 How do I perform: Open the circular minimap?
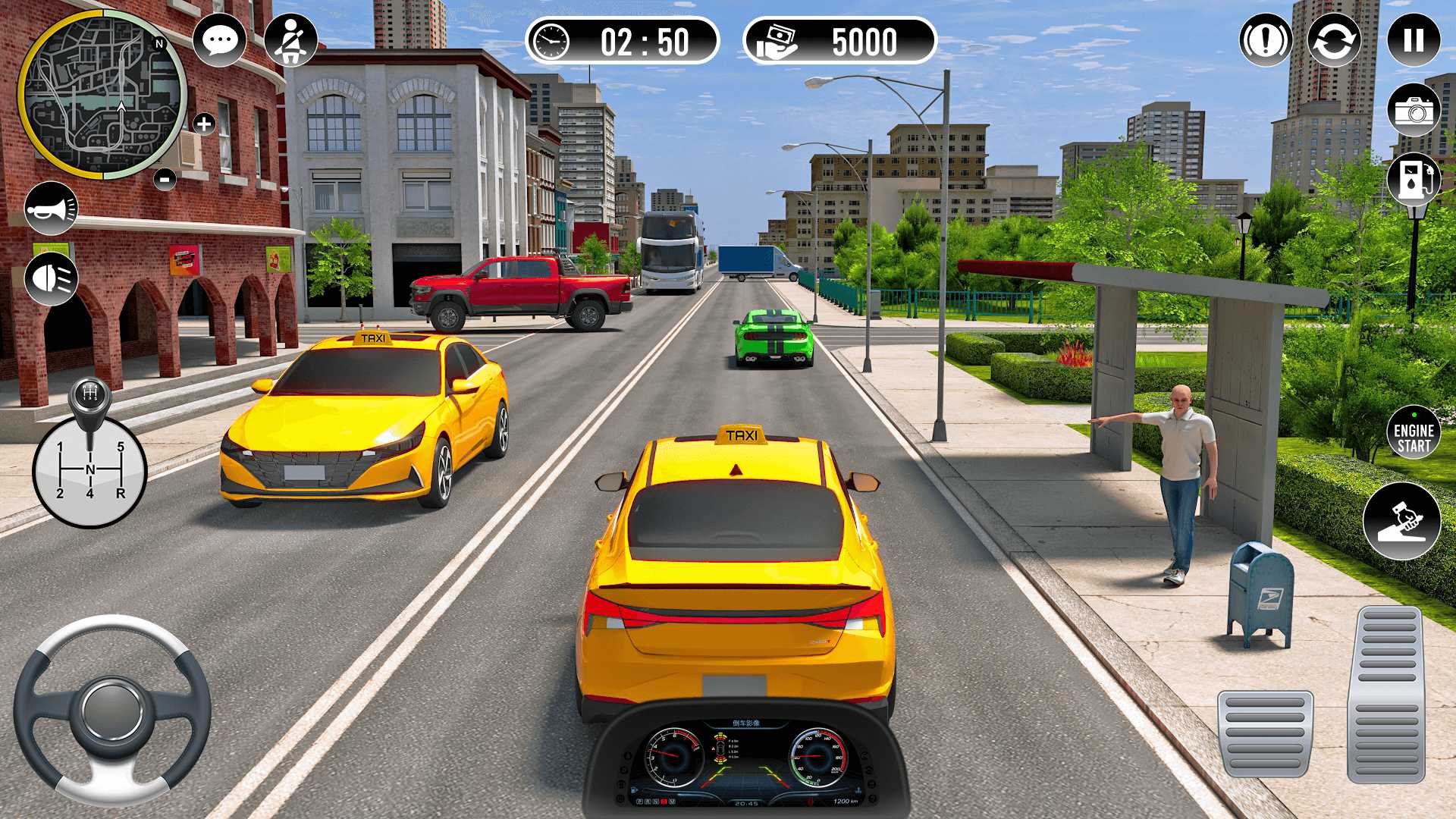tap(102, 95)
